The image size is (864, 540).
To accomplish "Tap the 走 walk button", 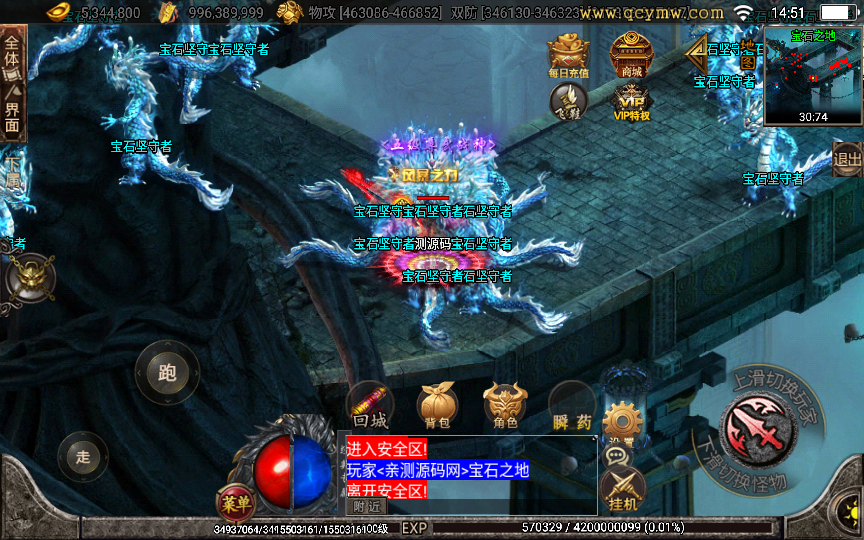I will [x=83, y=457].
